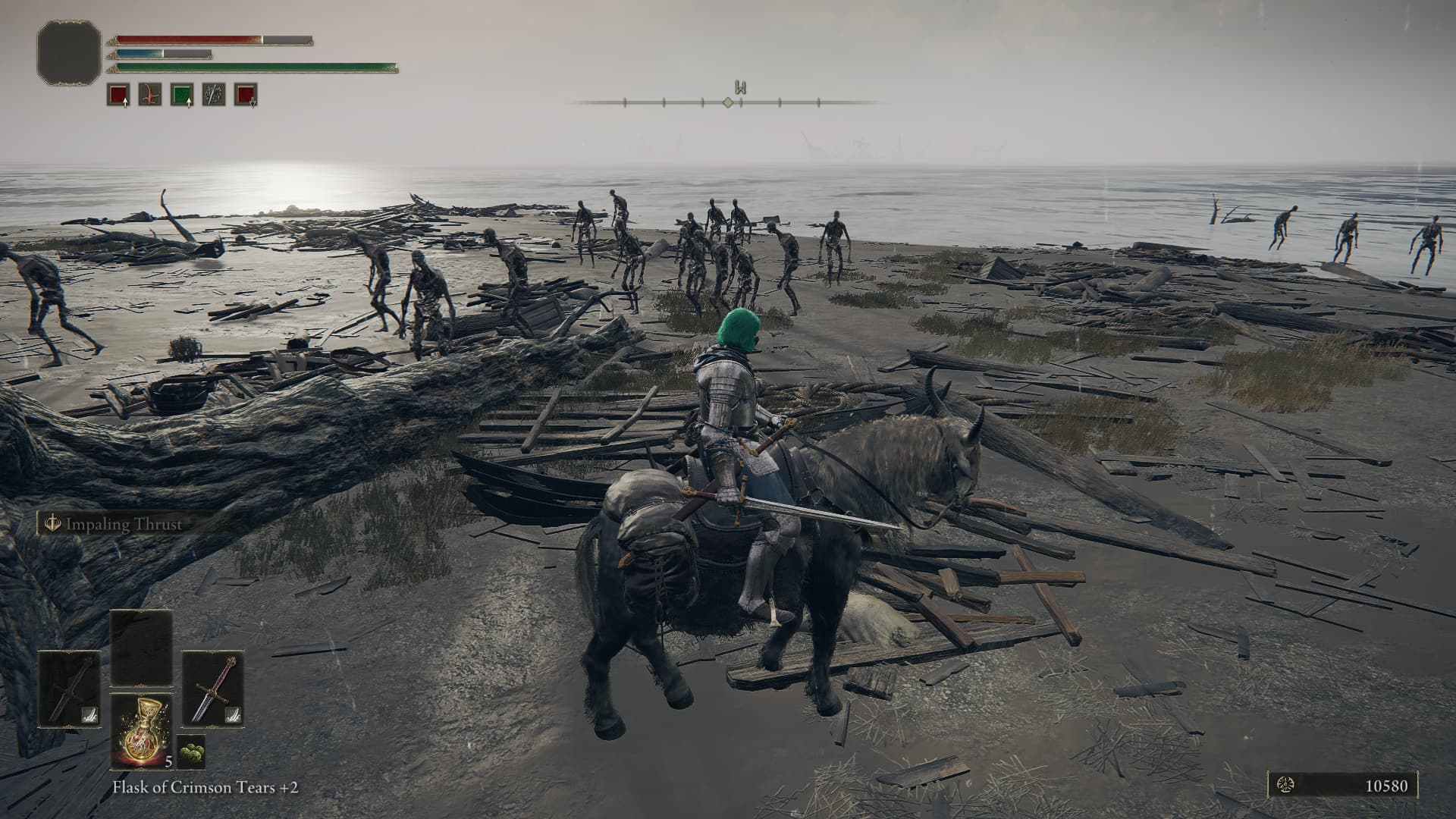Click the empty spell slot above the flask

click(x=142, y=647)
